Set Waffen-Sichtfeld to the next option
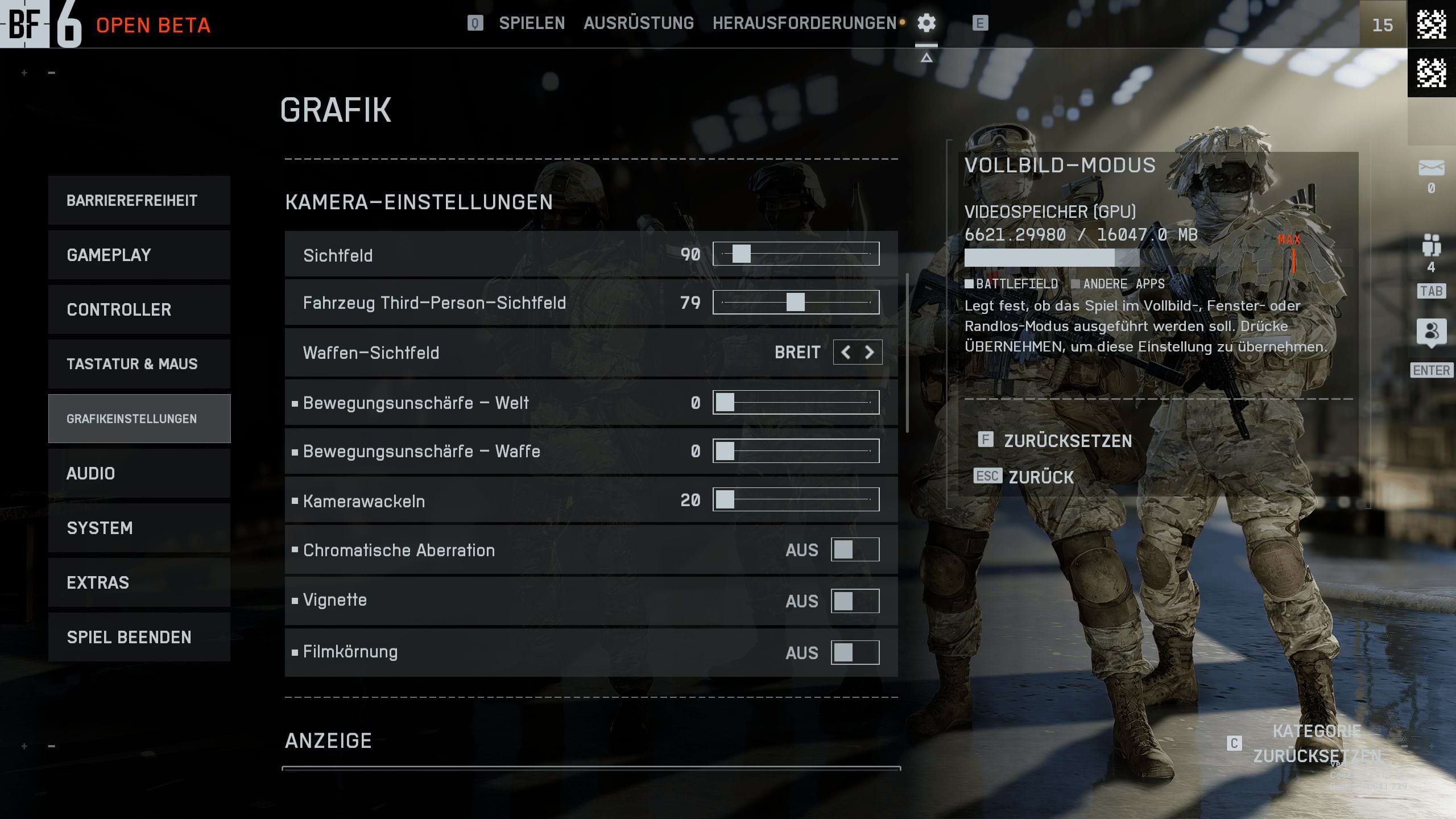The height and width of the screenshot is (819, 1456). [x=869, y=353]
